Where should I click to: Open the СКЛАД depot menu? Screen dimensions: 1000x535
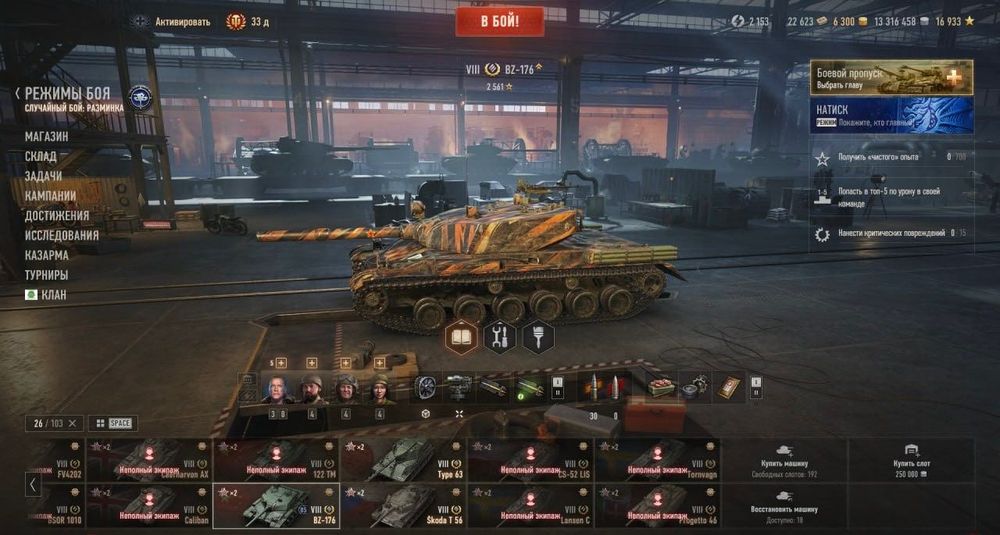[41, 156]
